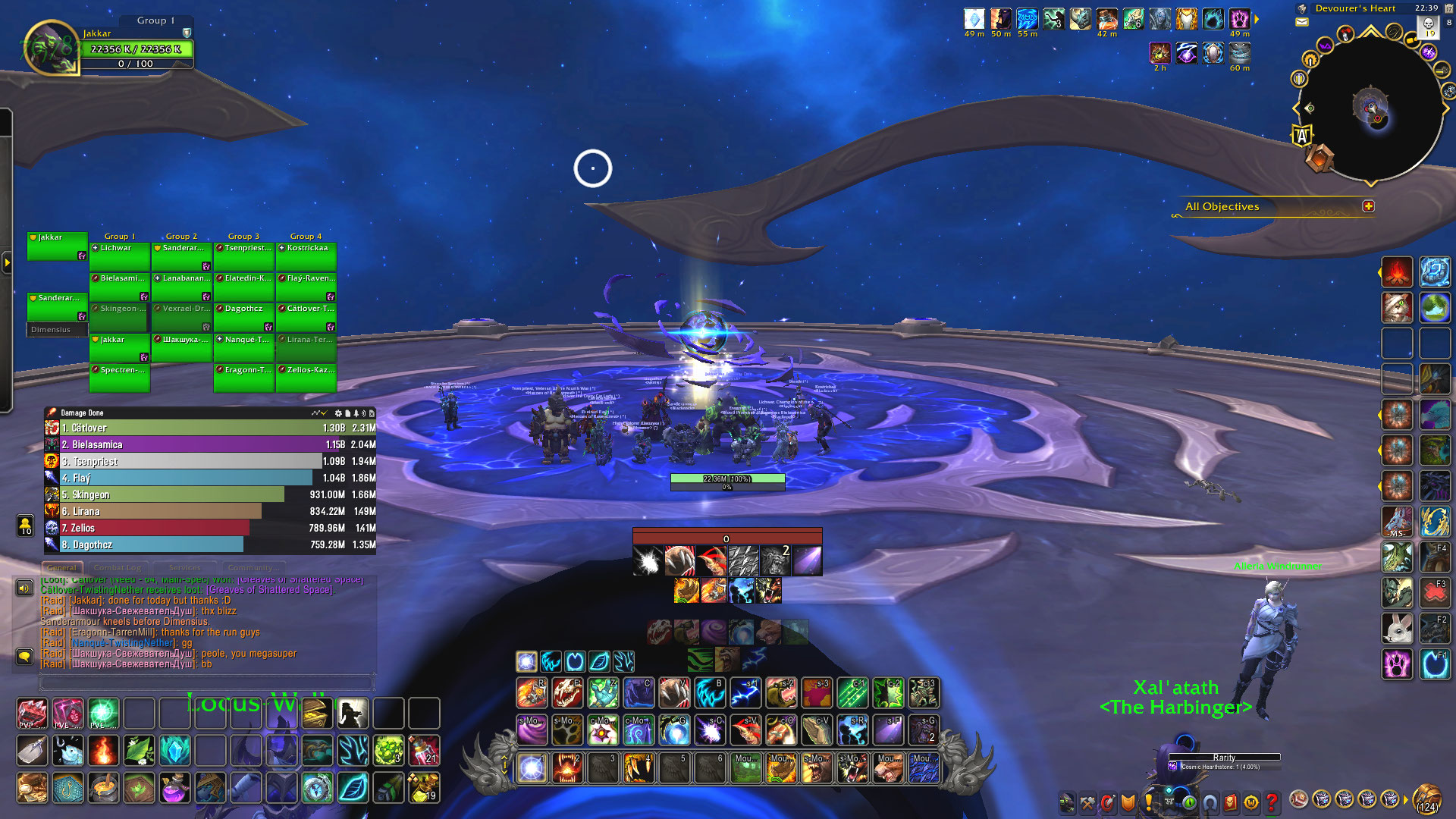This screenshot has height=819, width=1456.
Task: Click the Dimensius target button under the raid frames
Action: click(56, 330)
